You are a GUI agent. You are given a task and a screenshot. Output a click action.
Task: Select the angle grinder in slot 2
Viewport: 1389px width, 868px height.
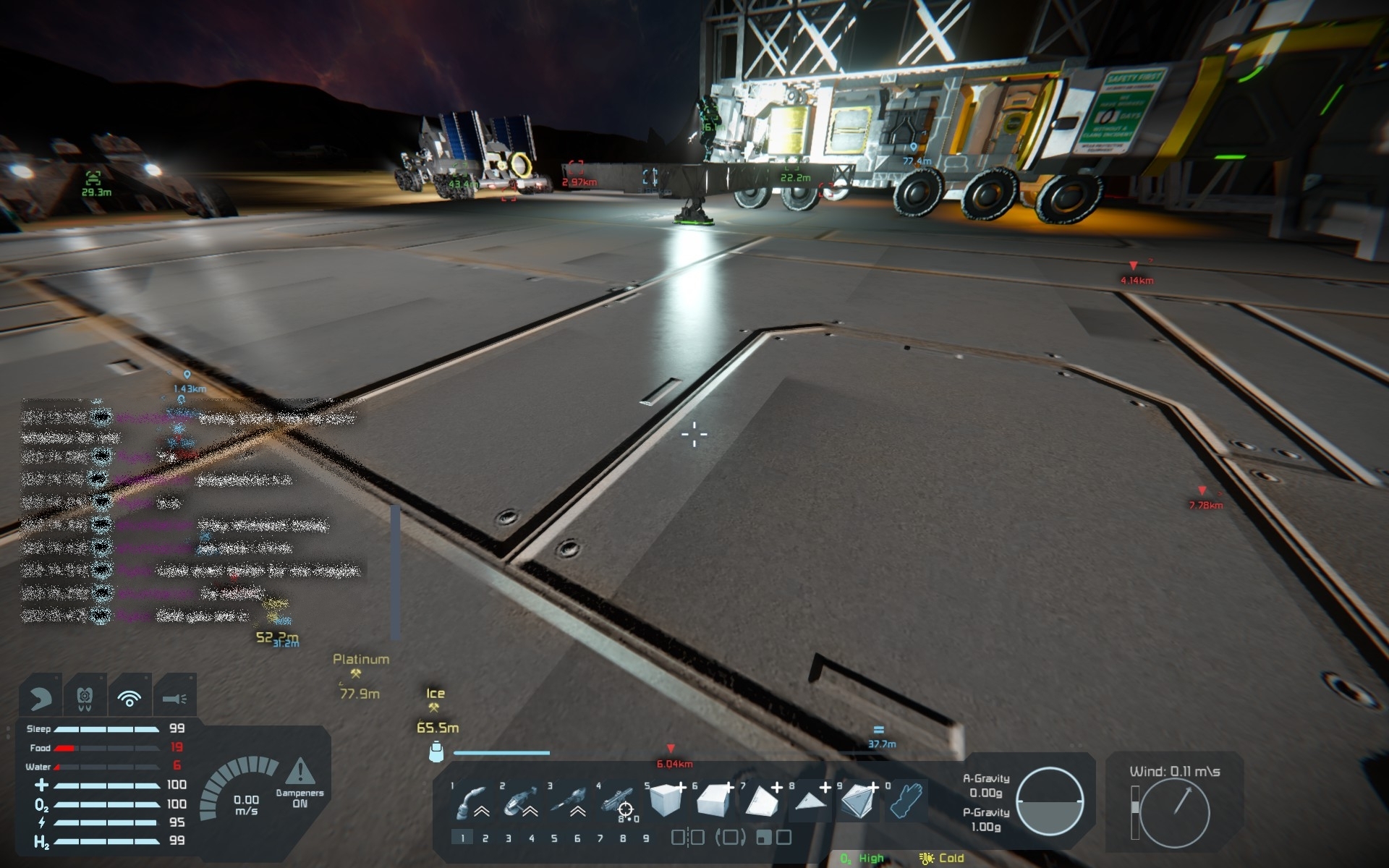[x=520, y=802]
